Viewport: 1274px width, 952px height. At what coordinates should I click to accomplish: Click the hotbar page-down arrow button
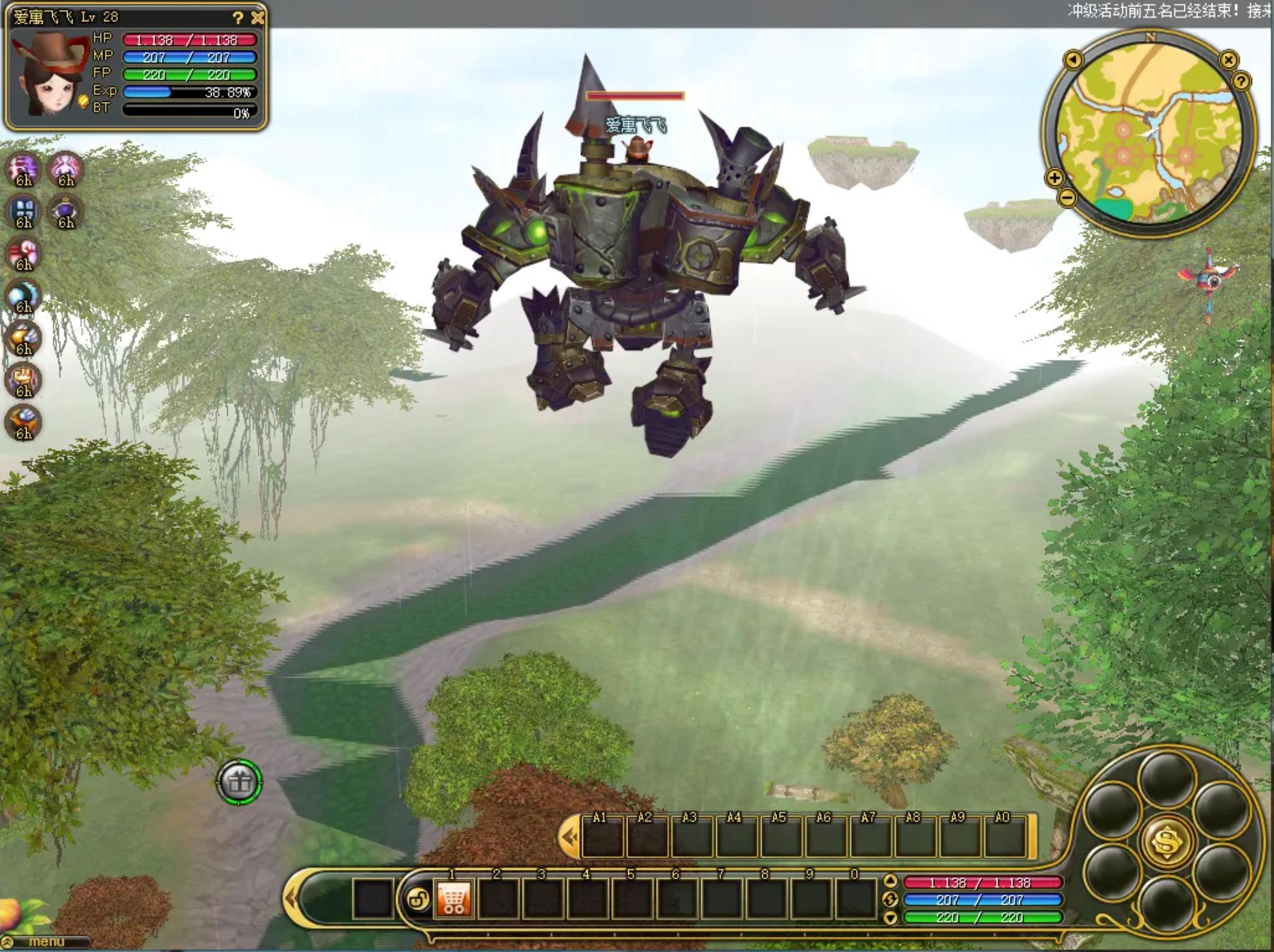coord(890,918)
